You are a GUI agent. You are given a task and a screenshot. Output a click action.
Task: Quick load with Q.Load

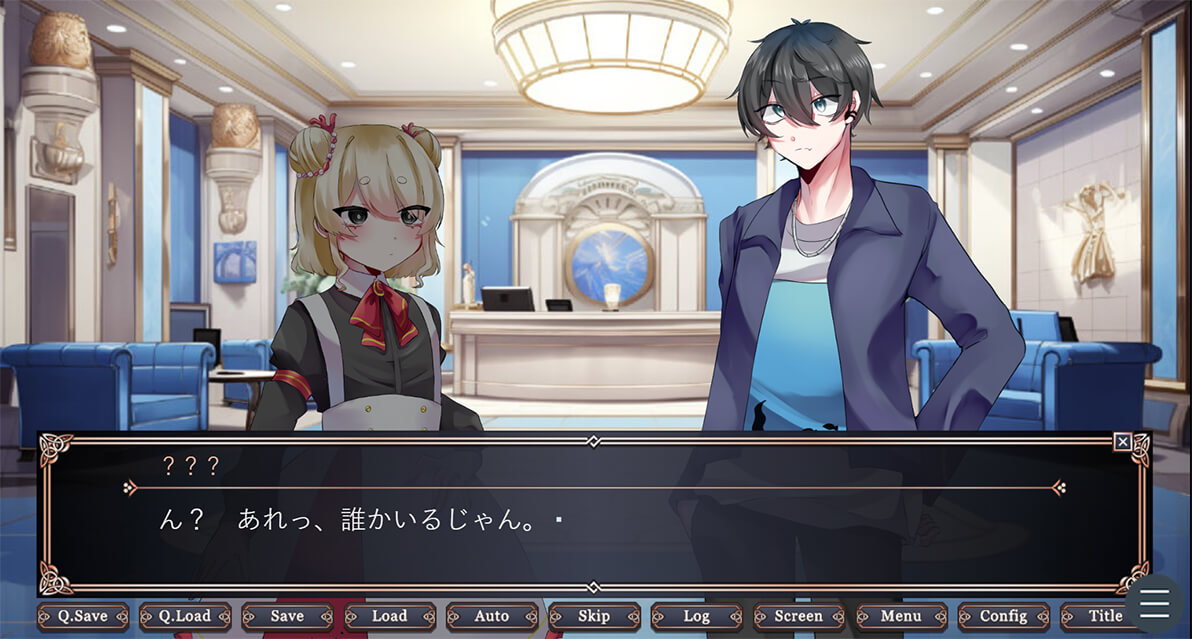pyautogui.click(x=185, y=616)
